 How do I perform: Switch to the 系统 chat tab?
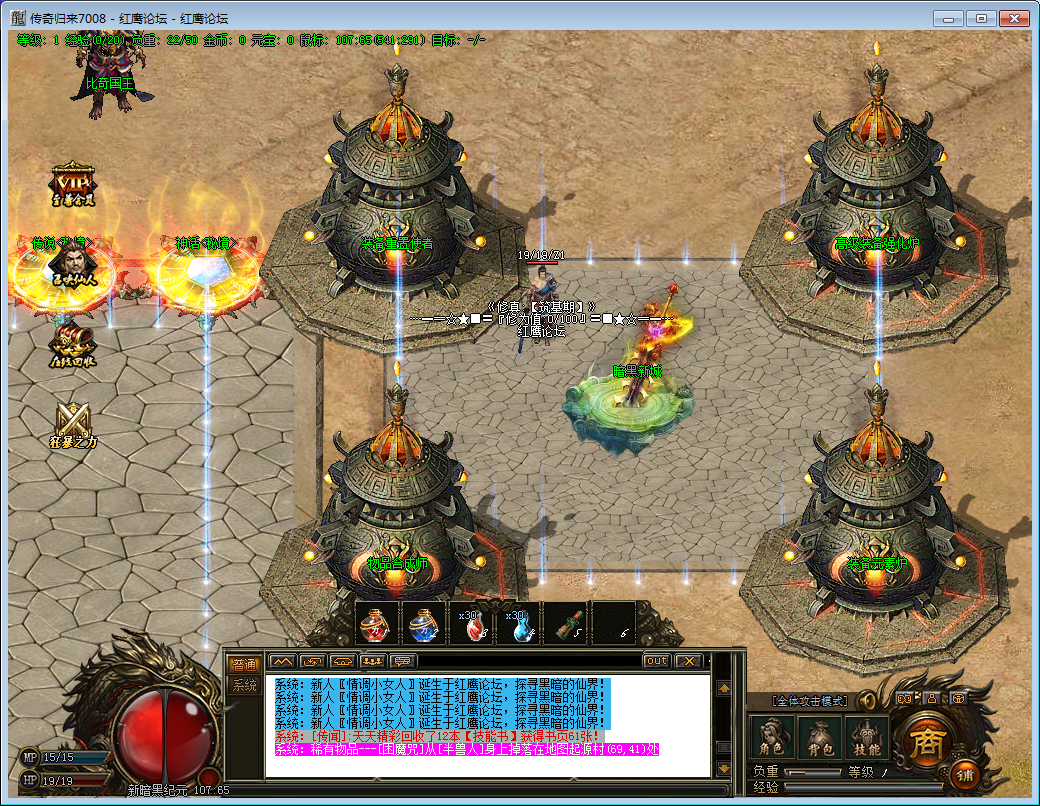(244, 686)
